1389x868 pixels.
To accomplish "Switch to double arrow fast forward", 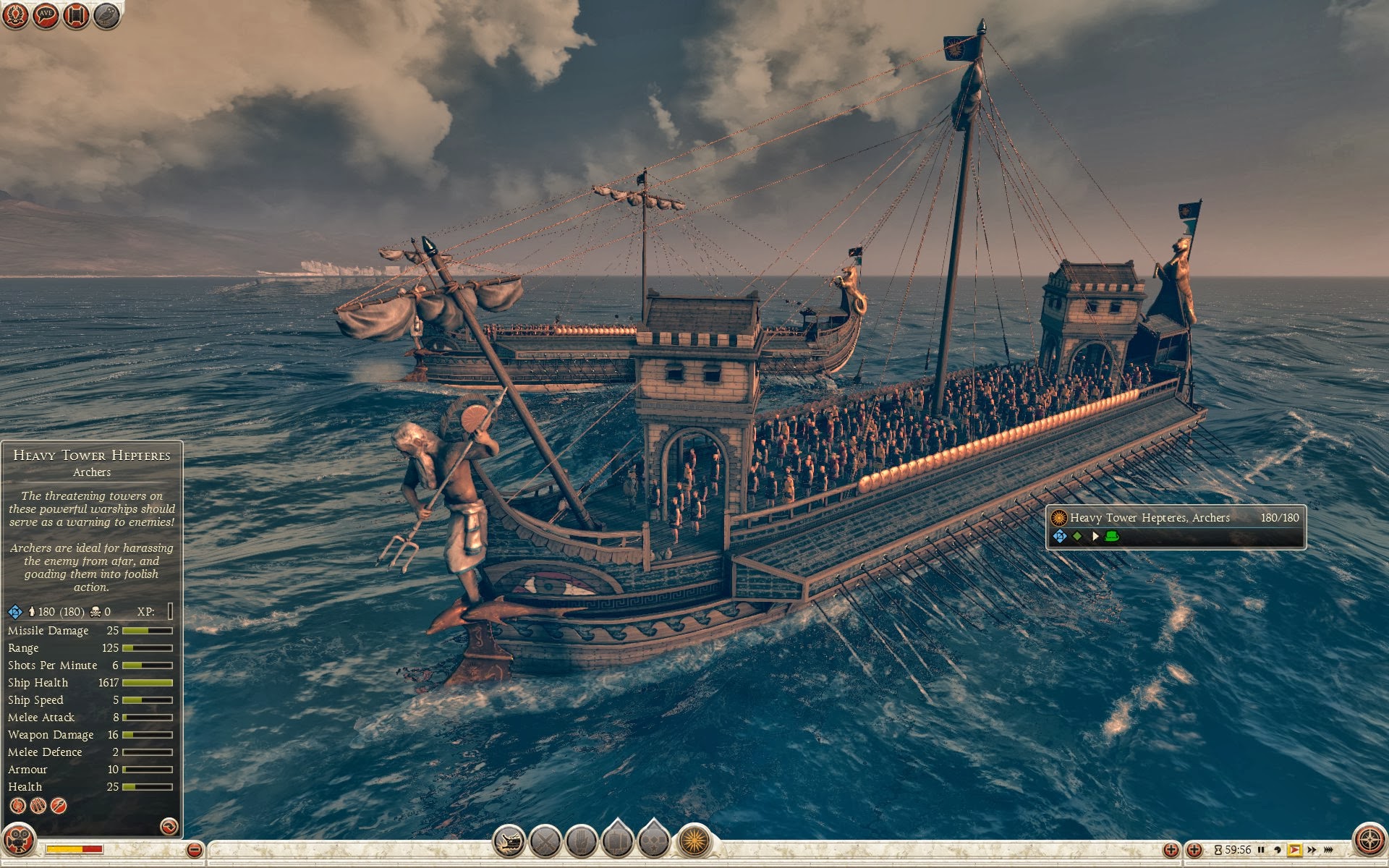I will (x=1312, y=850).
